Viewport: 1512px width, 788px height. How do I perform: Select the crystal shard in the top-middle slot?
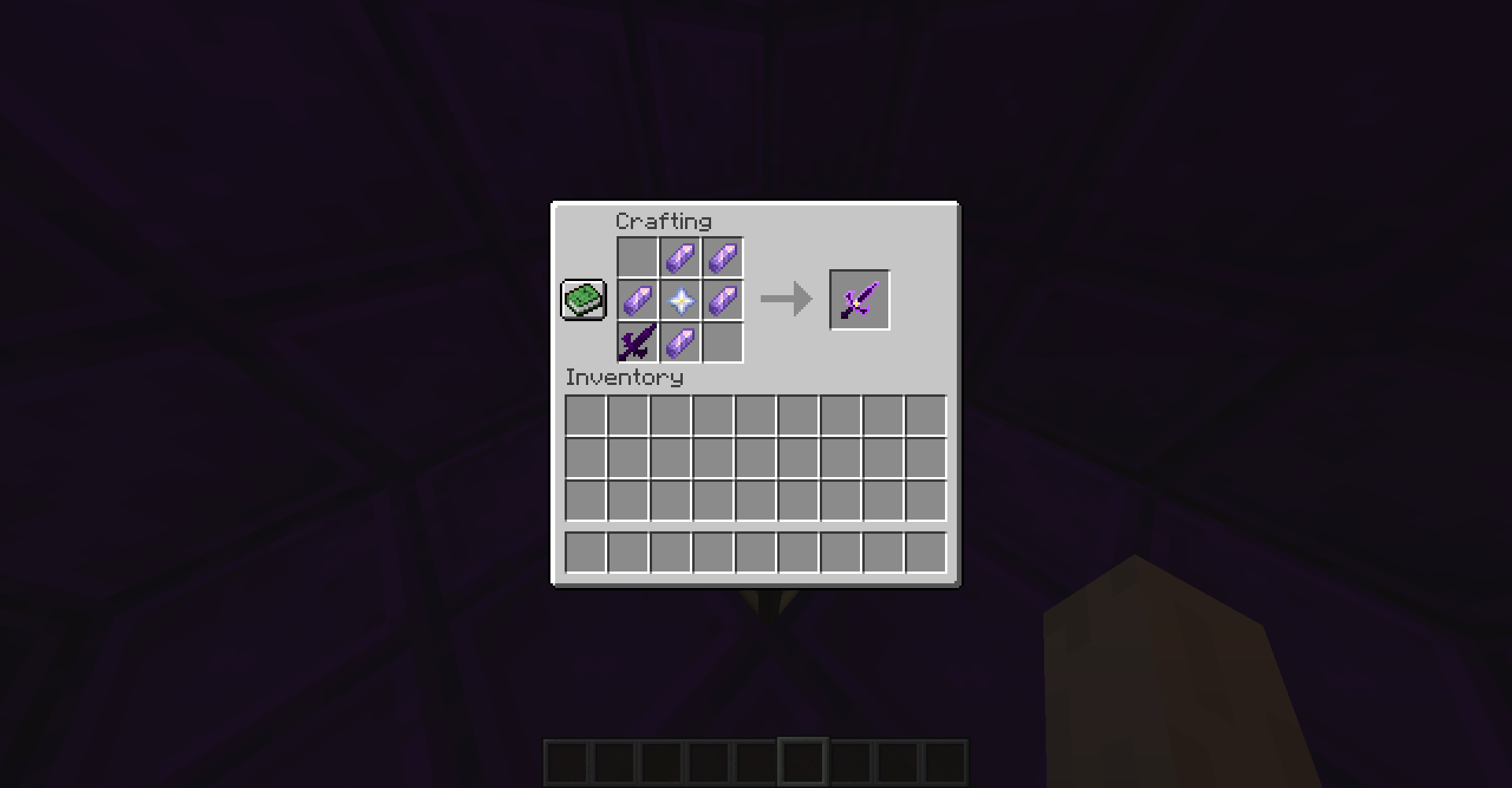pyautogui.click(x=680, y=257)
